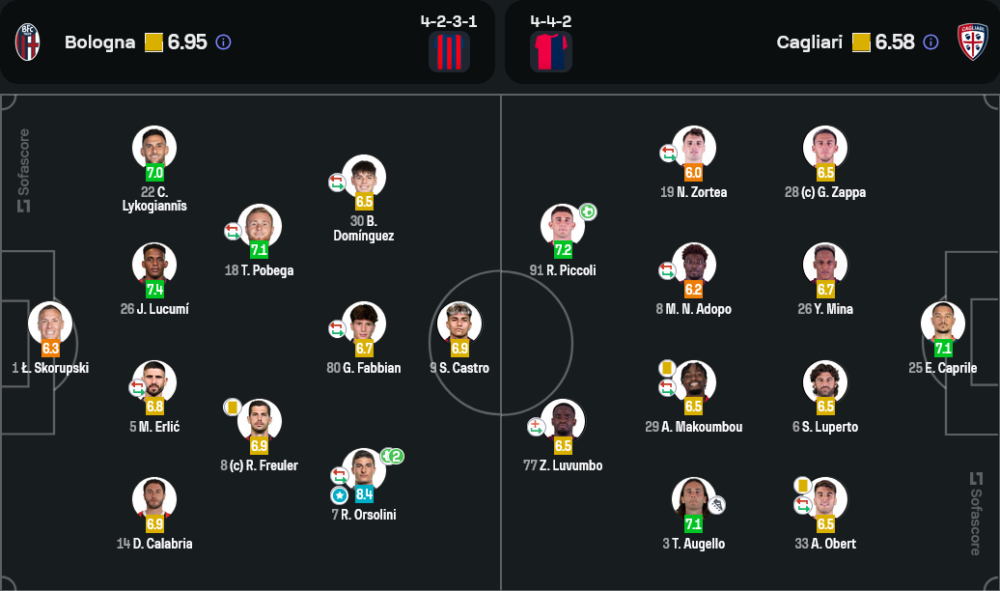Image resolution: width=1000 pixels, height=591 pixels.
Task: Select striker S. Castro
Action: coord(460,324)
